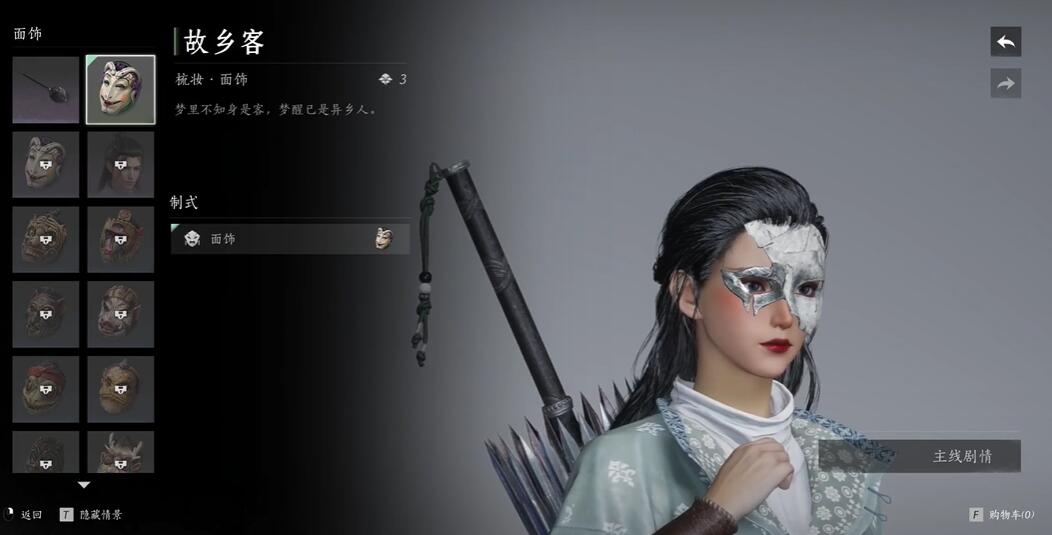The height and width of the screenshot is (535, 1052).
Task: Pick the bald tan ogre mask
Action: click(x=120, y=389)
